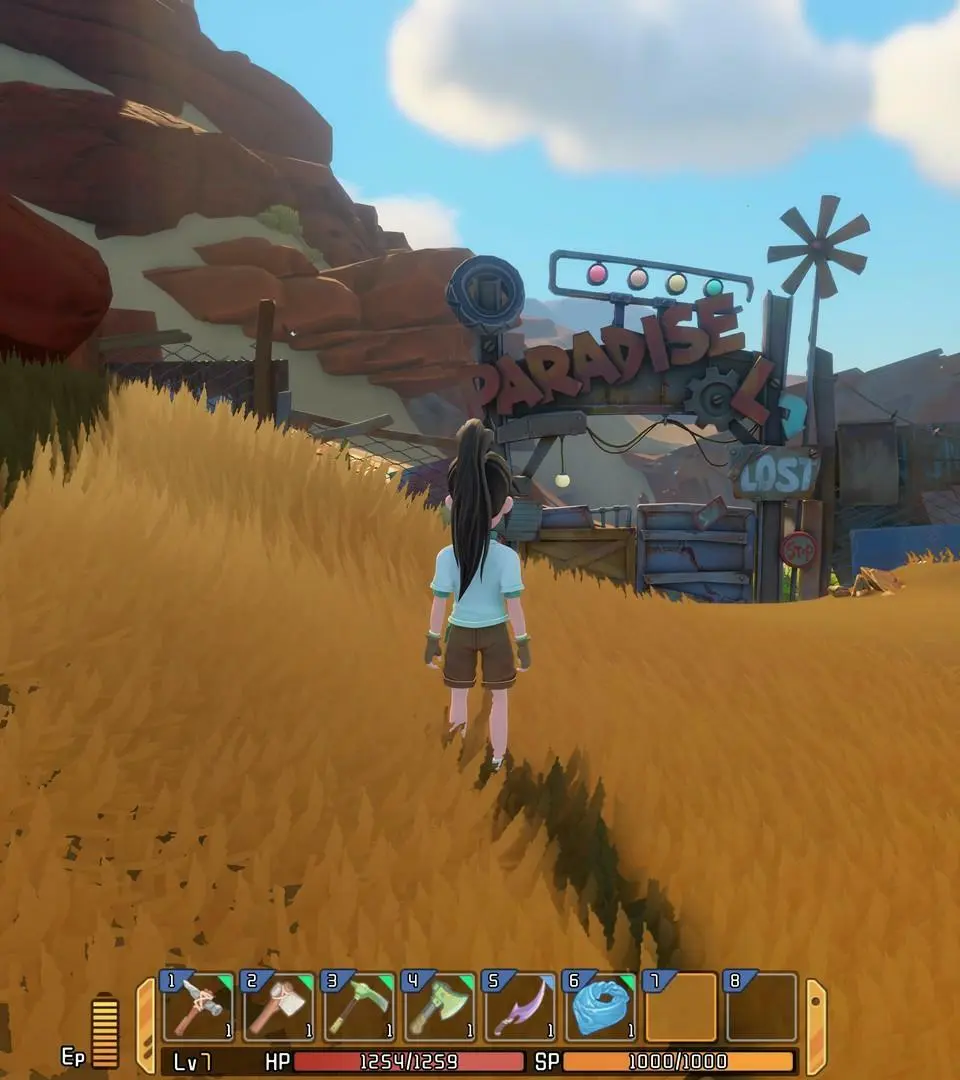This screenshot has height=1080, width=960.
Task: Select the empty hotbar slot numbered 7
Action: (681, 1008)
